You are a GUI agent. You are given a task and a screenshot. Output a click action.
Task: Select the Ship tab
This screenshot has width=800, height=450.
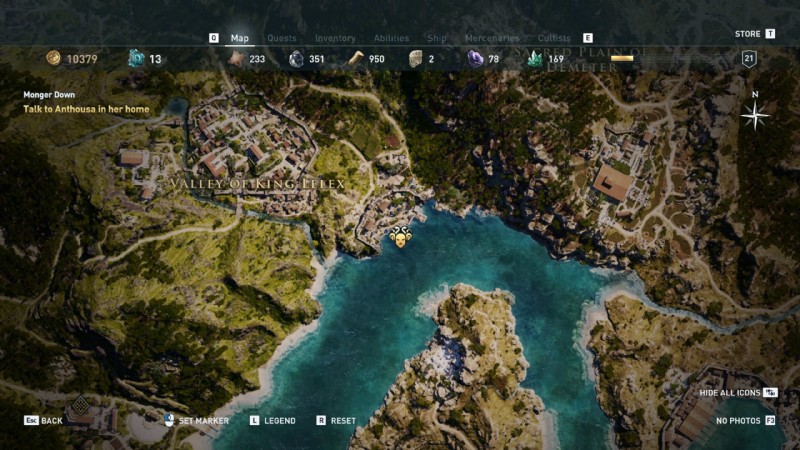(437, 38)
